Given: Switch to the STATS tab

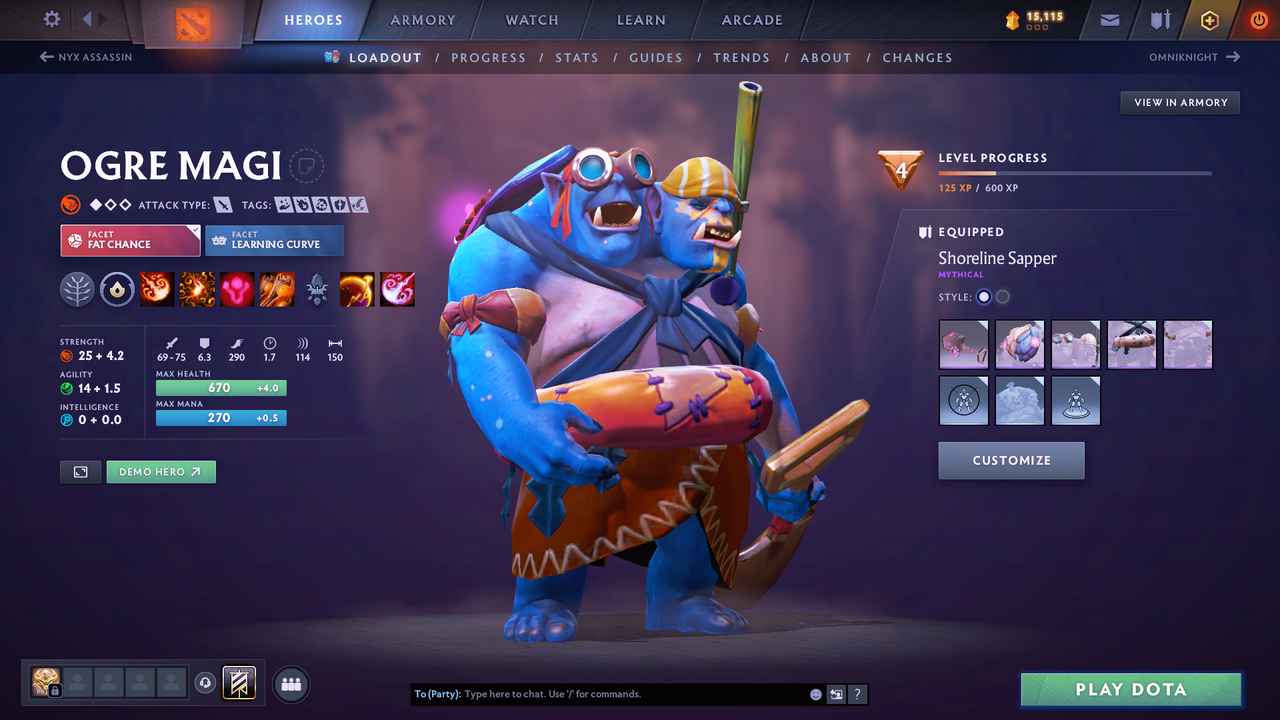Looking at the screenshot, I should coord(577,57).
